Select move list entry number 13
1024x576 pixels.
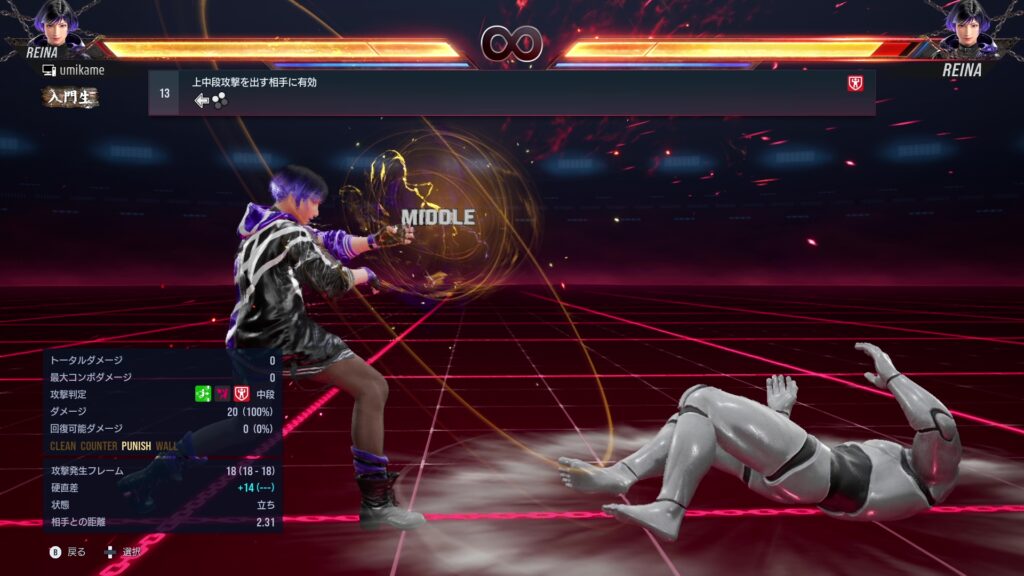pos(511,92)
